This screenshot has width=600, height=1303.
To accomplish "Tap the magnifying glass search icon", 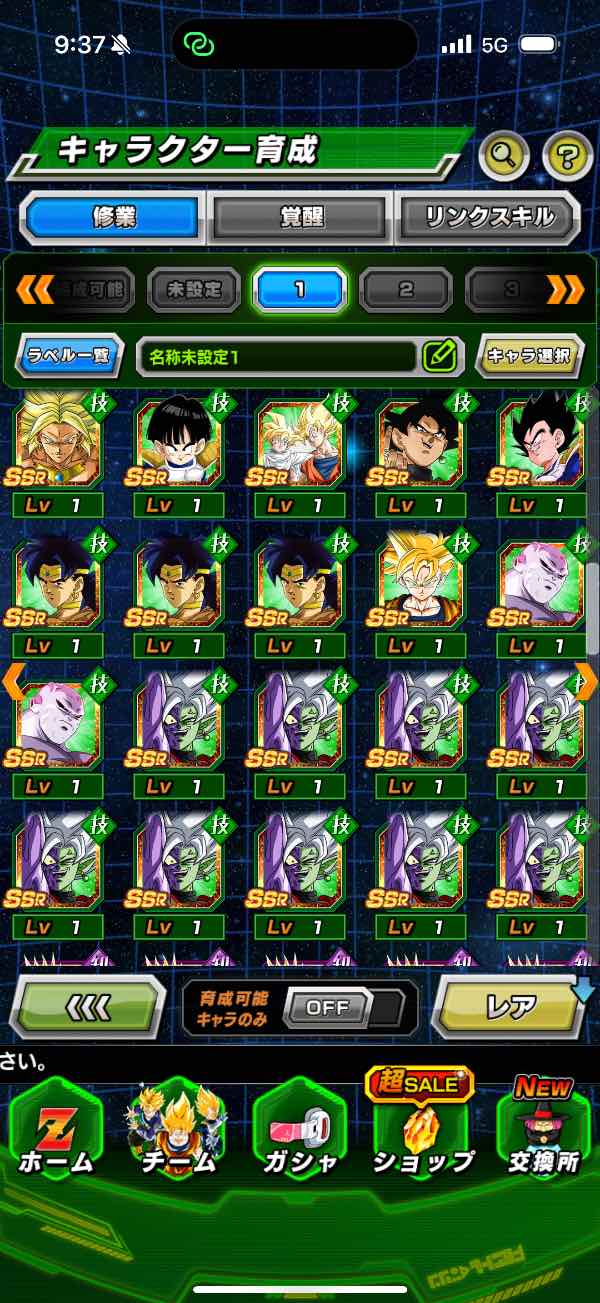I will tap(504, 154).
